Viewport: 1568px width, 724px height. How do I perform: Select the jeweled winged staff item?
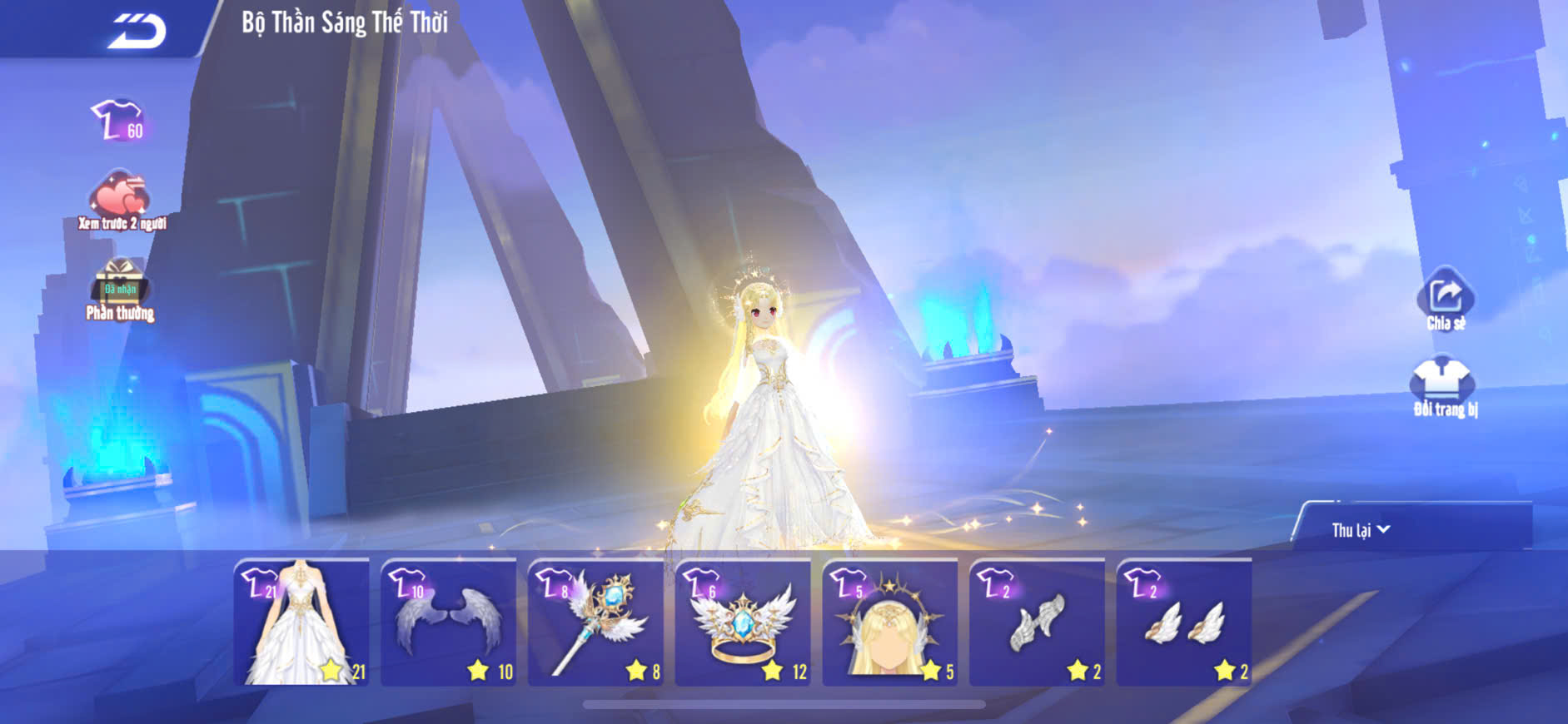pyautogui.click(x=596, y=622)
